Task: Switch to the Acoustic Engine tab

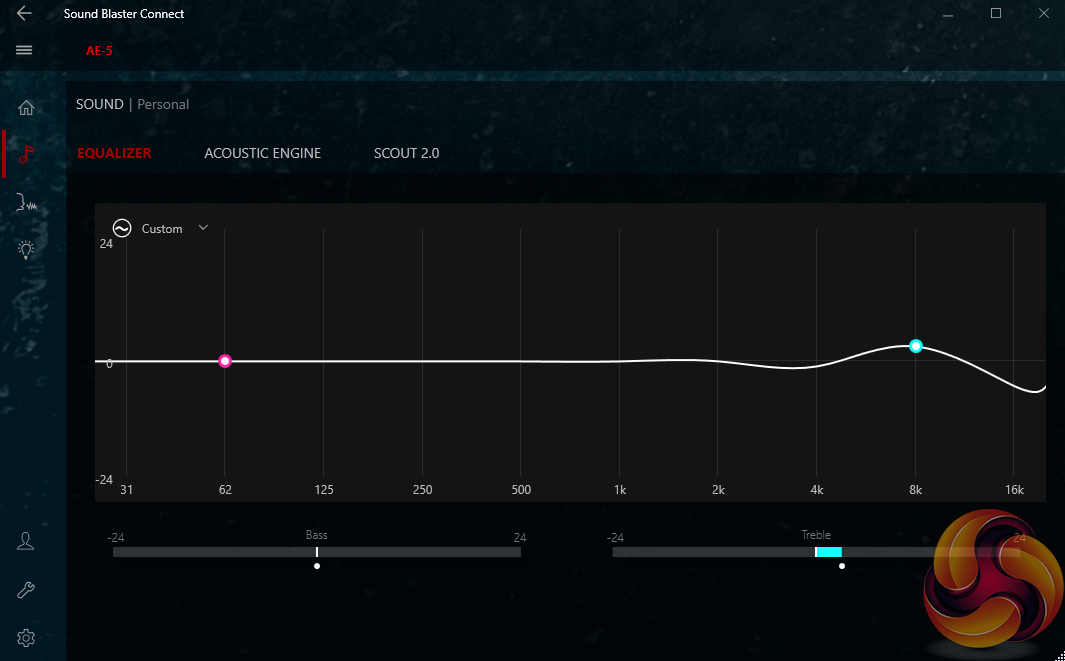Action: [262, 153]
